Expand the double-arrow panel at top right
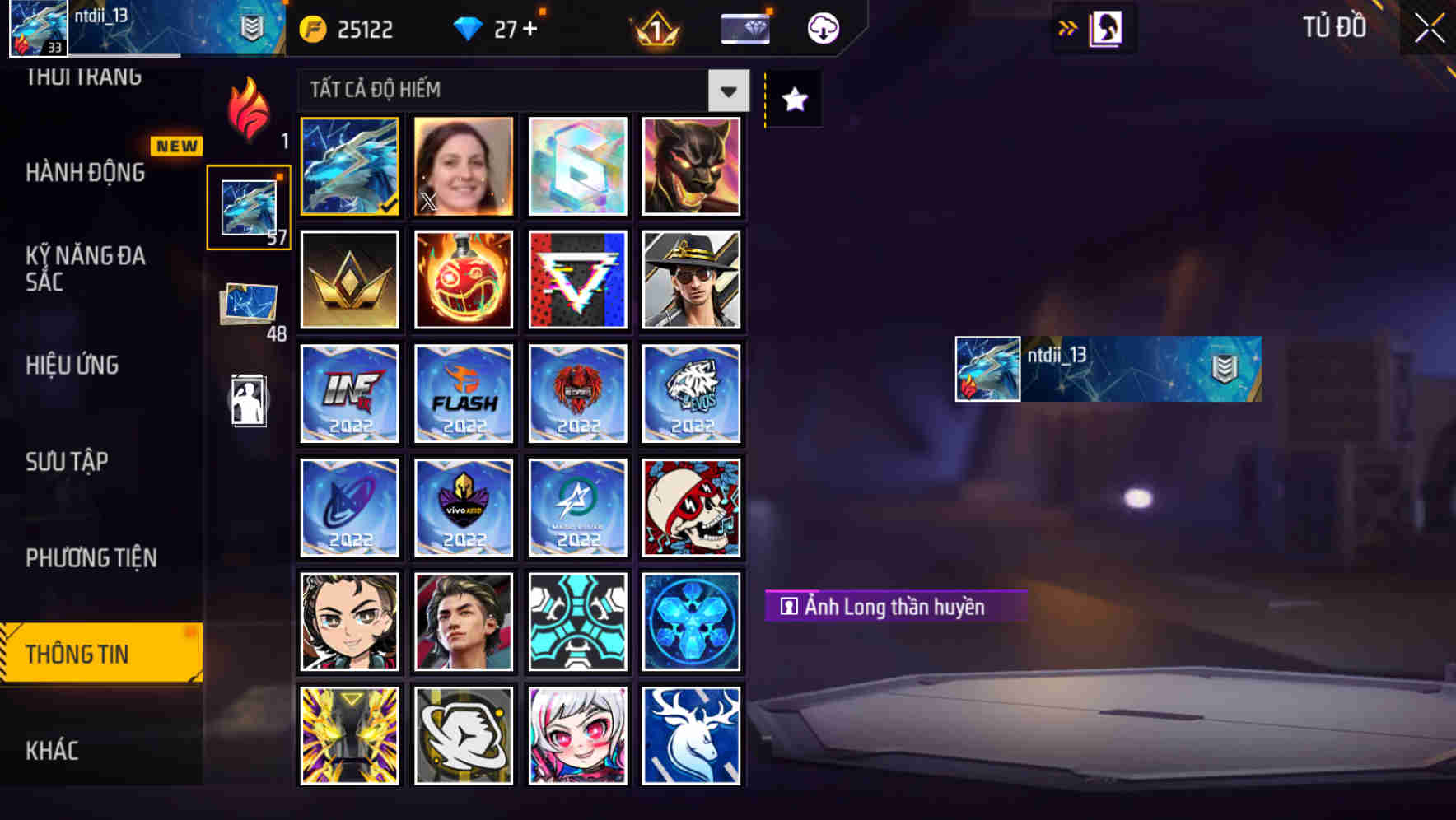This screenshot has width=1456, height=820. click(x=1068, y=27)
